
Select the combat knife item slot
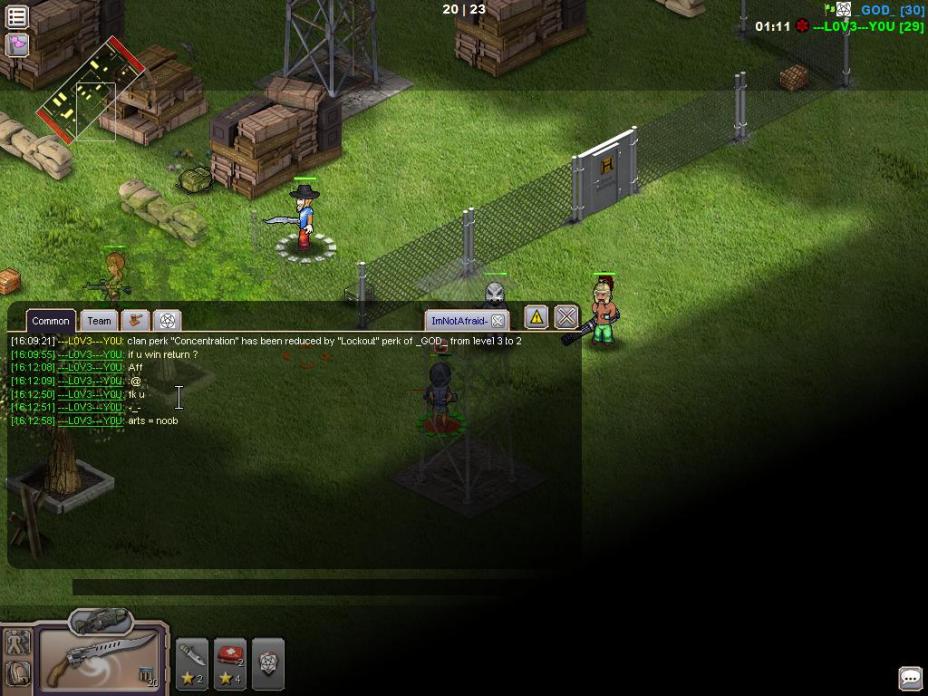point(192,662)
